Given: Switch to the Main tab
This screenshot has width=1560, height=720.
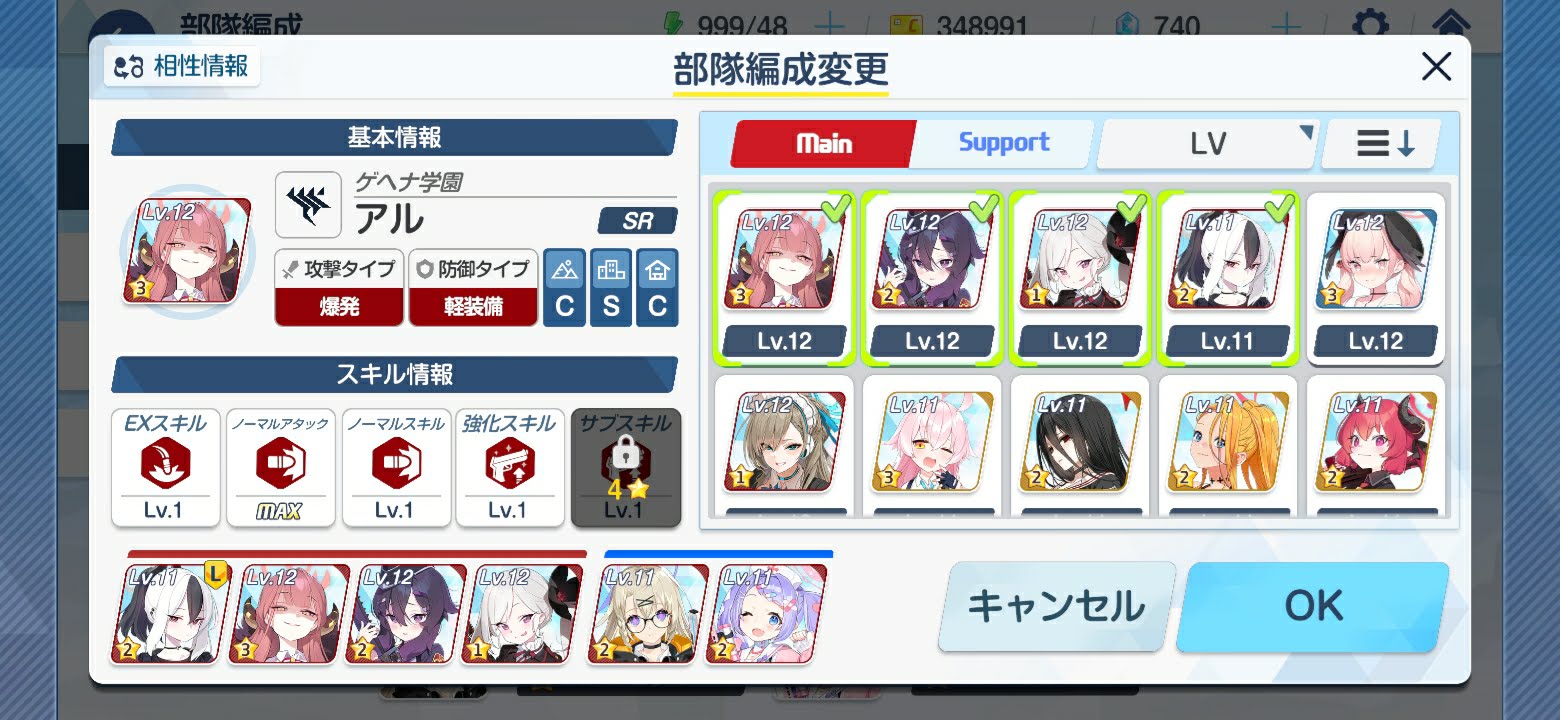Looking at the screenshot, I should tap(822, 143).
